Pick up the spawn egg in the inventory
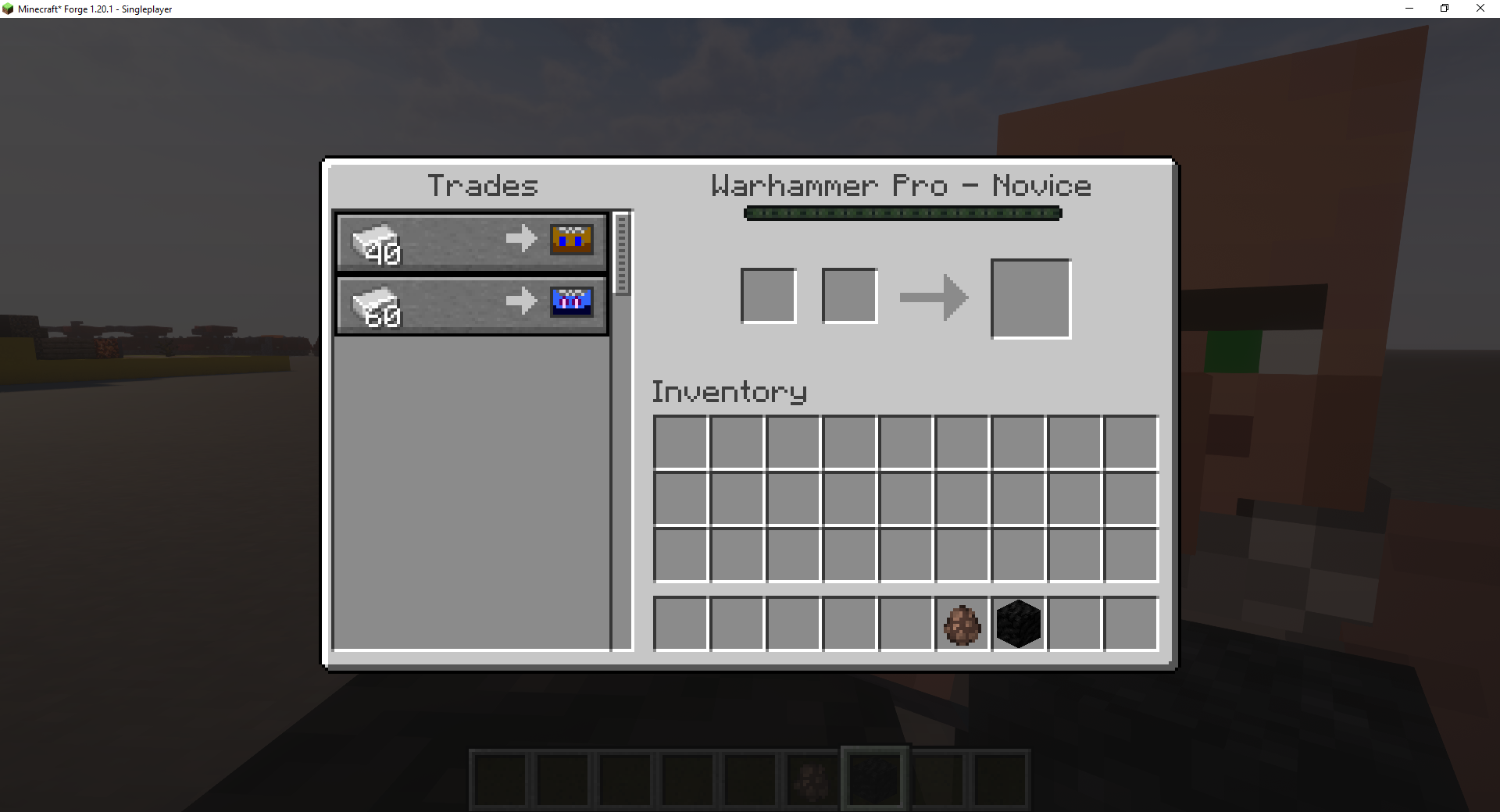Viewport: 1500px width, 812px height. point(961,623)
